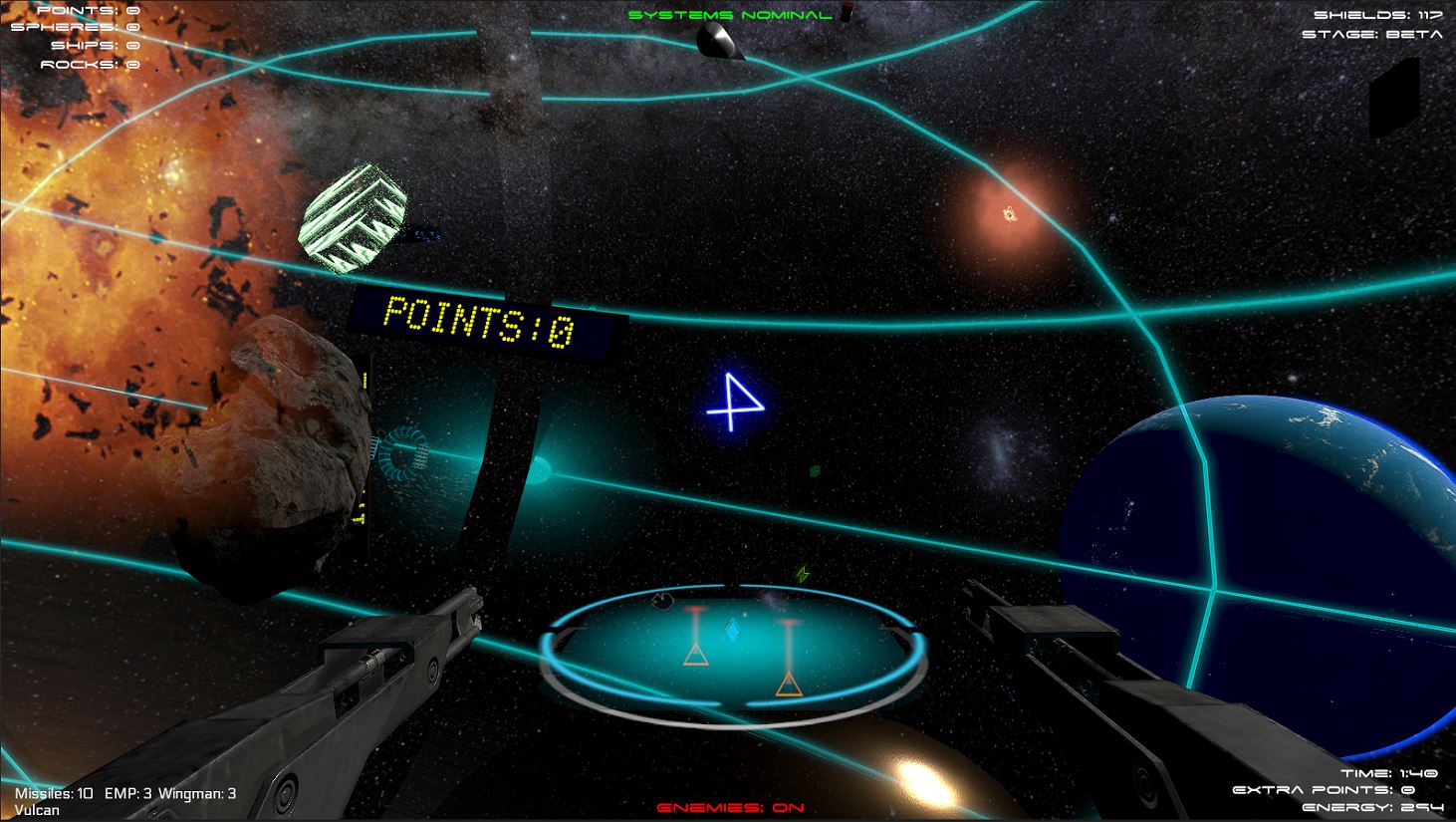Viewport: 1456px width, 822px height.
Task: Click the Wingman: 3 label
Action: [195, 795]
